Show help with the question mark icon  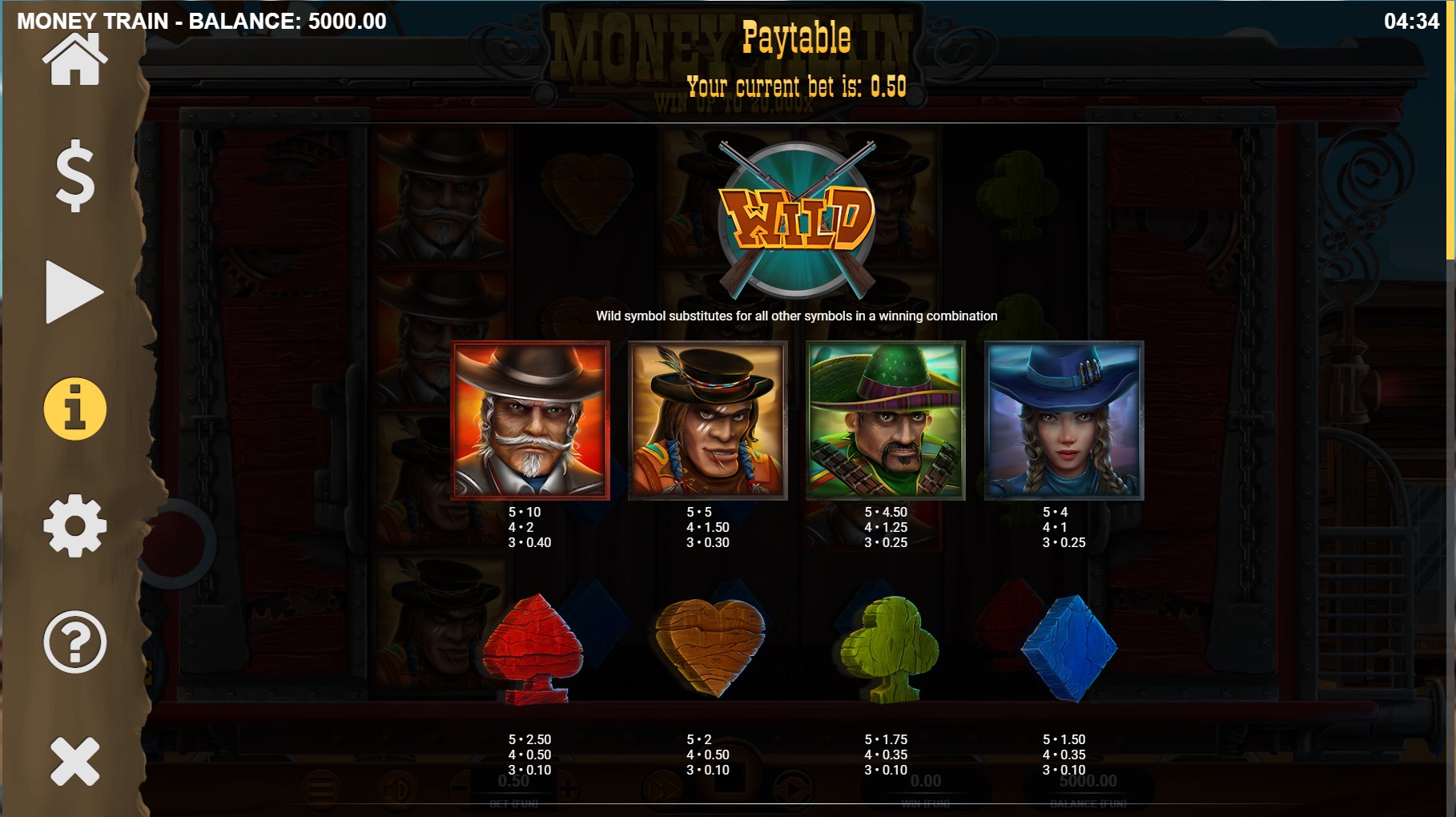coord(74,642)
